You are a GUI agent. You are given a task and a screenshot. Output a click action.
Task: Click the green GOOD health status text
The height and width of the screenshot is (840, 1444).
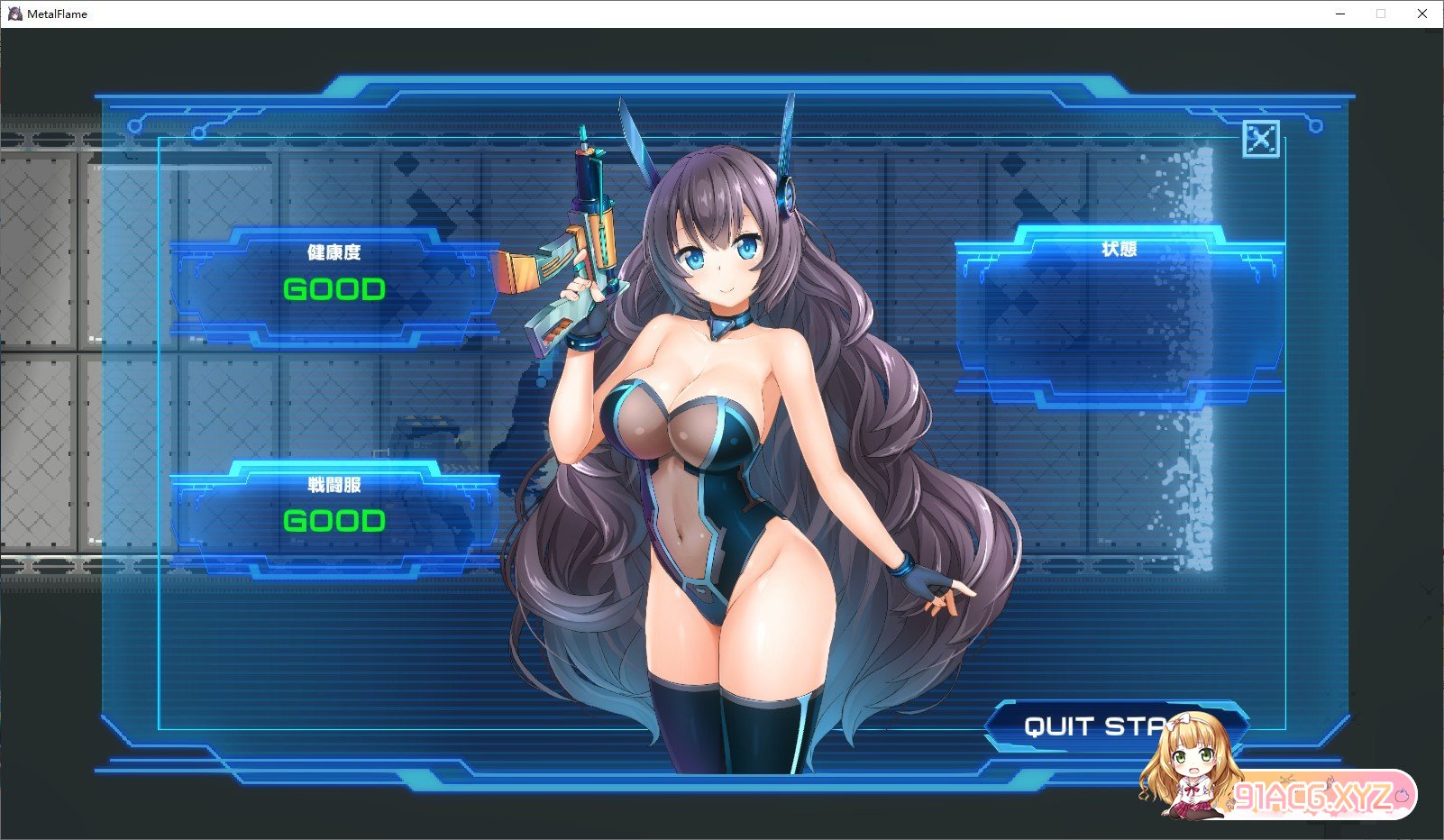point(334,288)
